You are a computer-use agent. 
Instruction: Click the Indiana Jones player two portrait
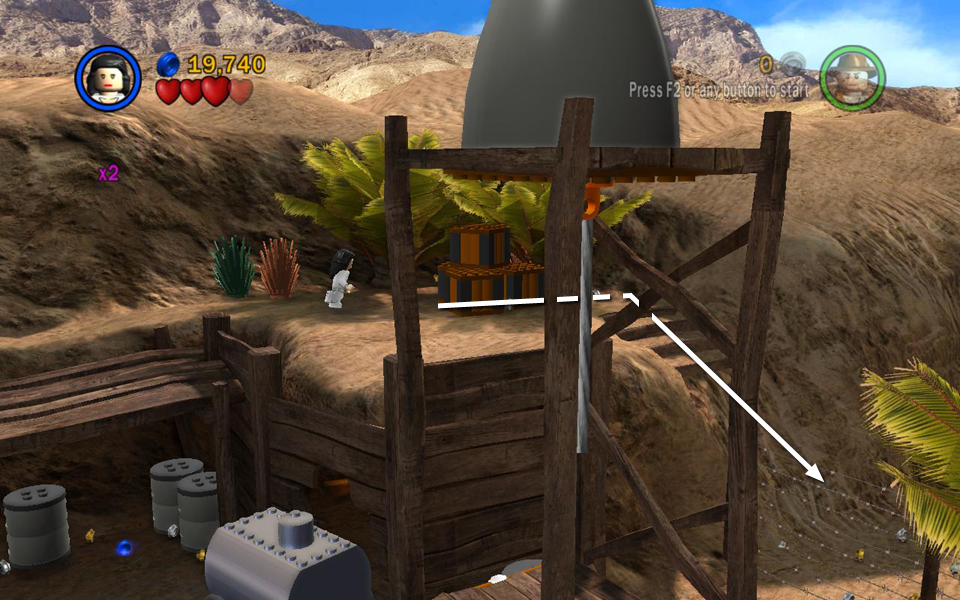(852, 78)
